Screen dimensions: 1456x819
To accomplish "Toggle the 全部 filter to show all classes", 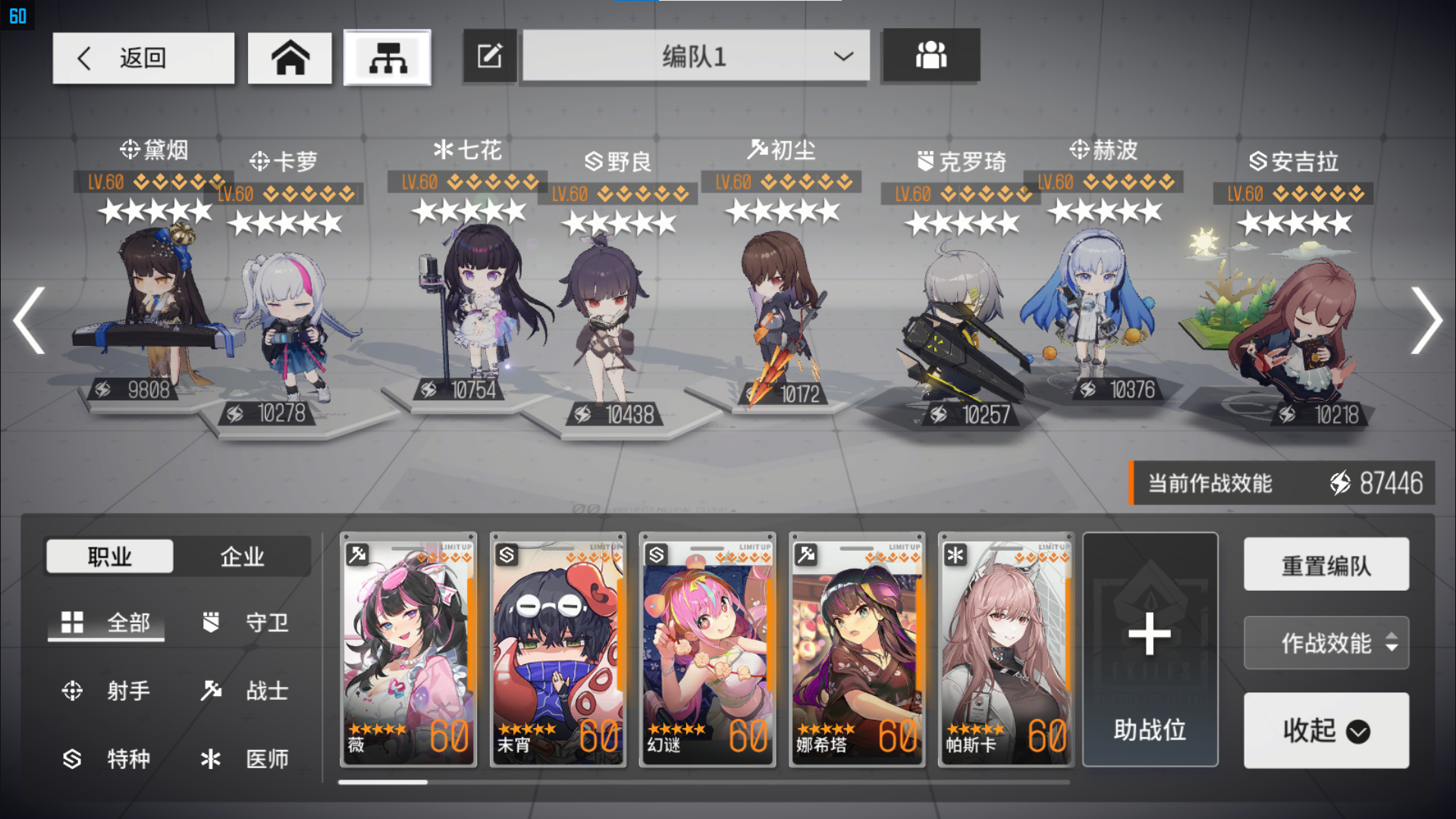I will (105, 623).
